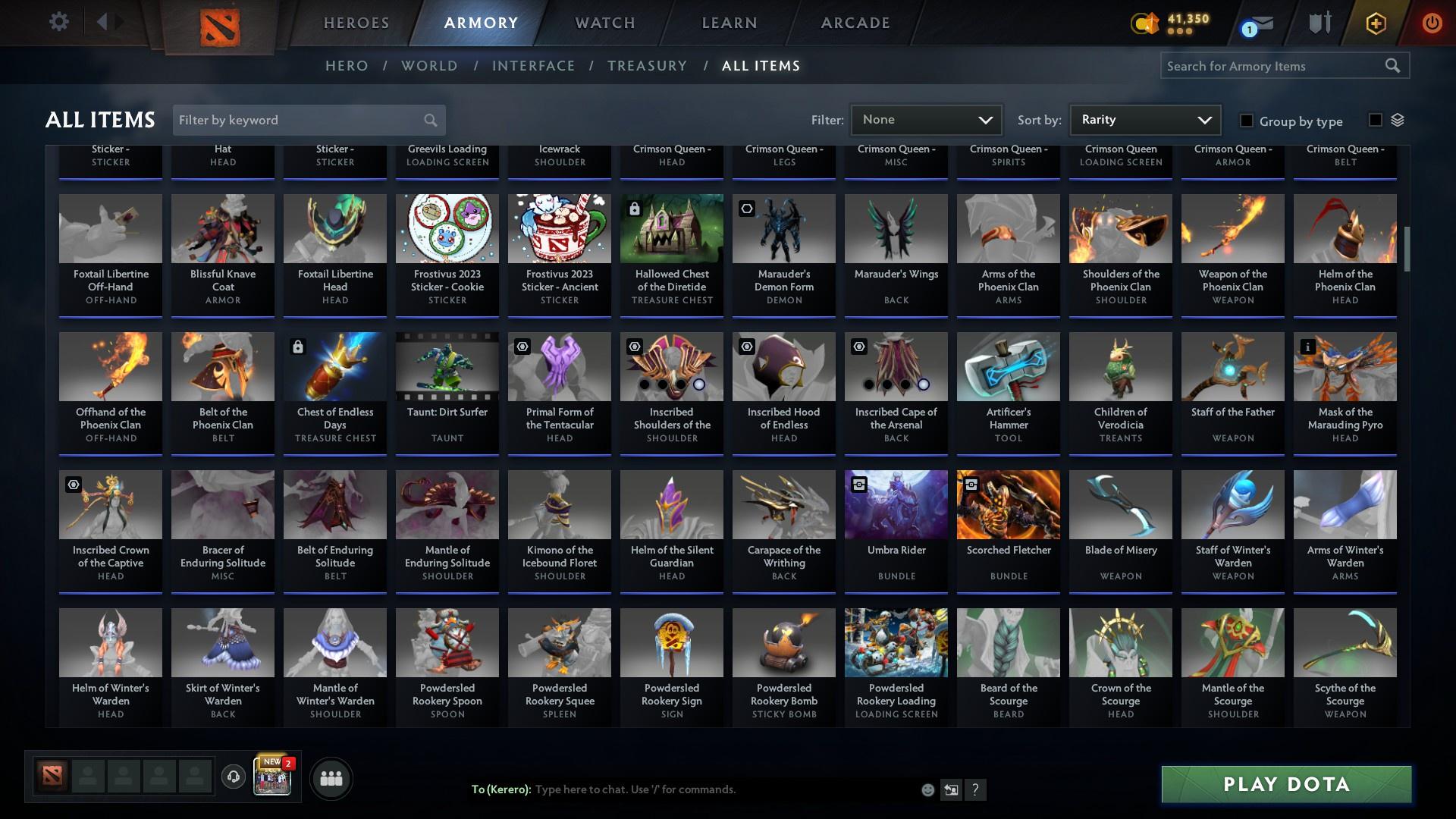Open the settings gear icon
The image size is (1456, 819).
59,21
